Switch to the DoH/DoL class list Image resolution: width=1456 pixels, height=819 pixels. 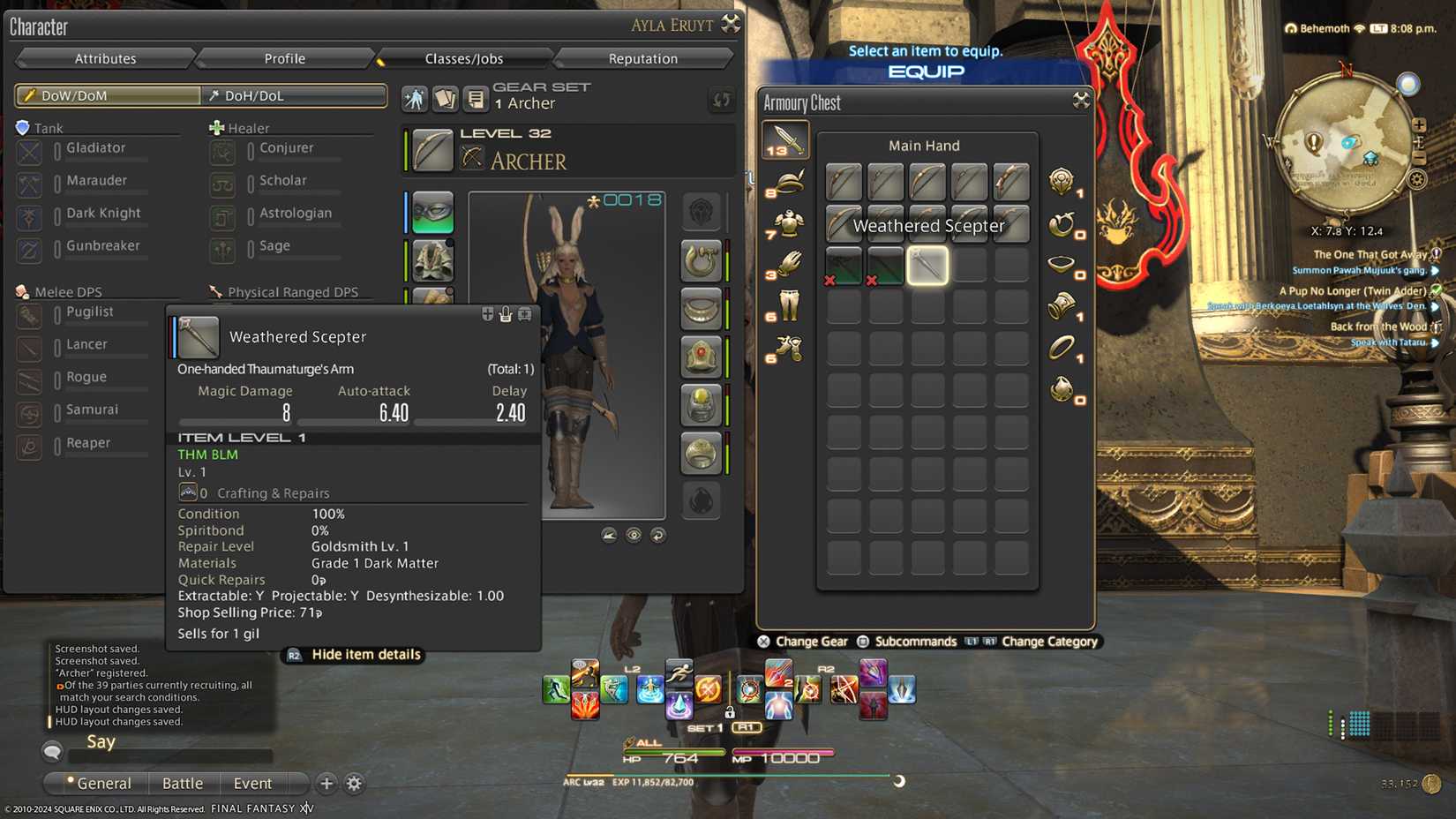tap(292, 95)
